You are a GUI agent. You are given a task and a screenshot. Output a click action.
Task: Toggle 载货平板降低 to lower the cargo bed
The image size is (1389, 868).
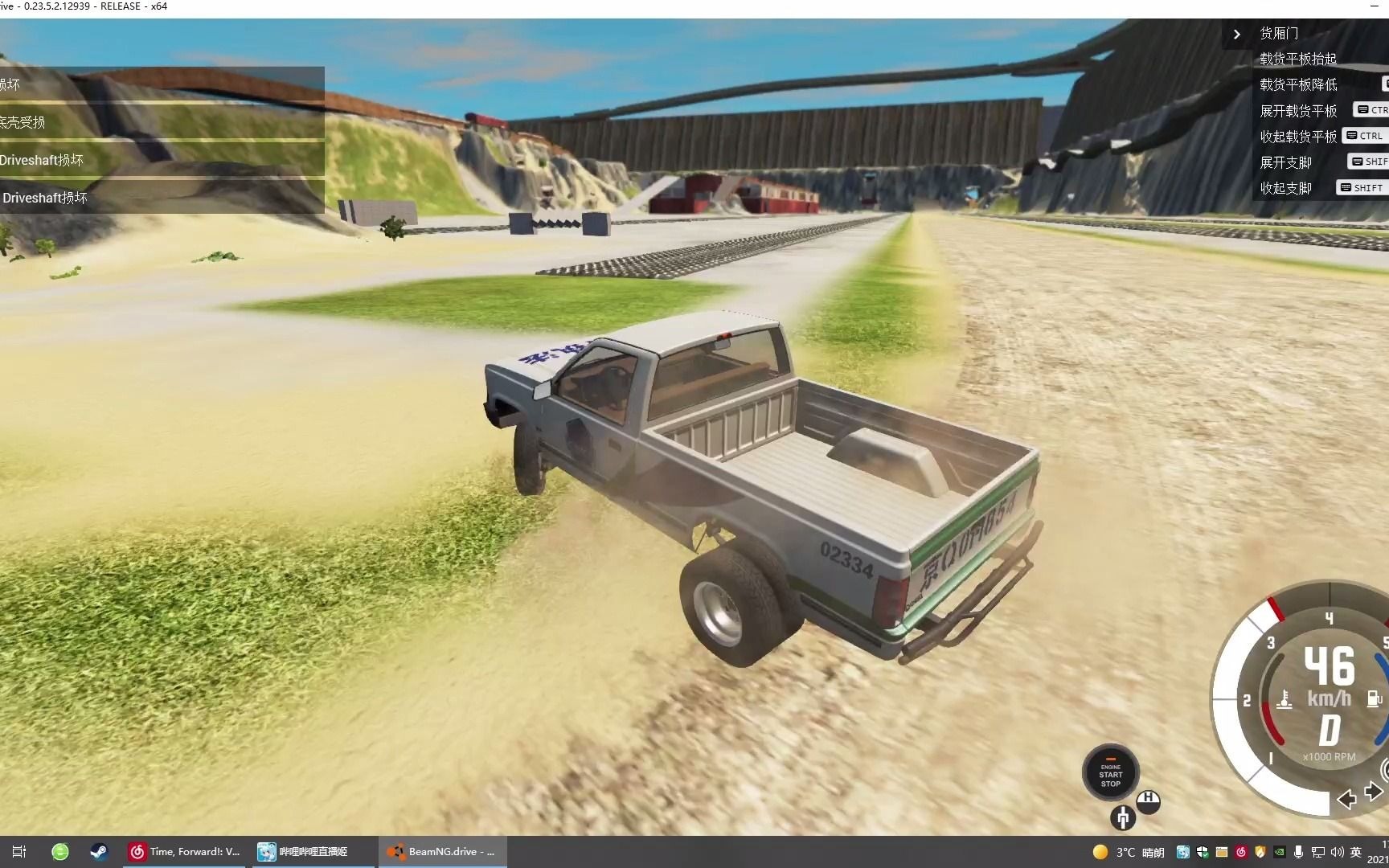1299,84
